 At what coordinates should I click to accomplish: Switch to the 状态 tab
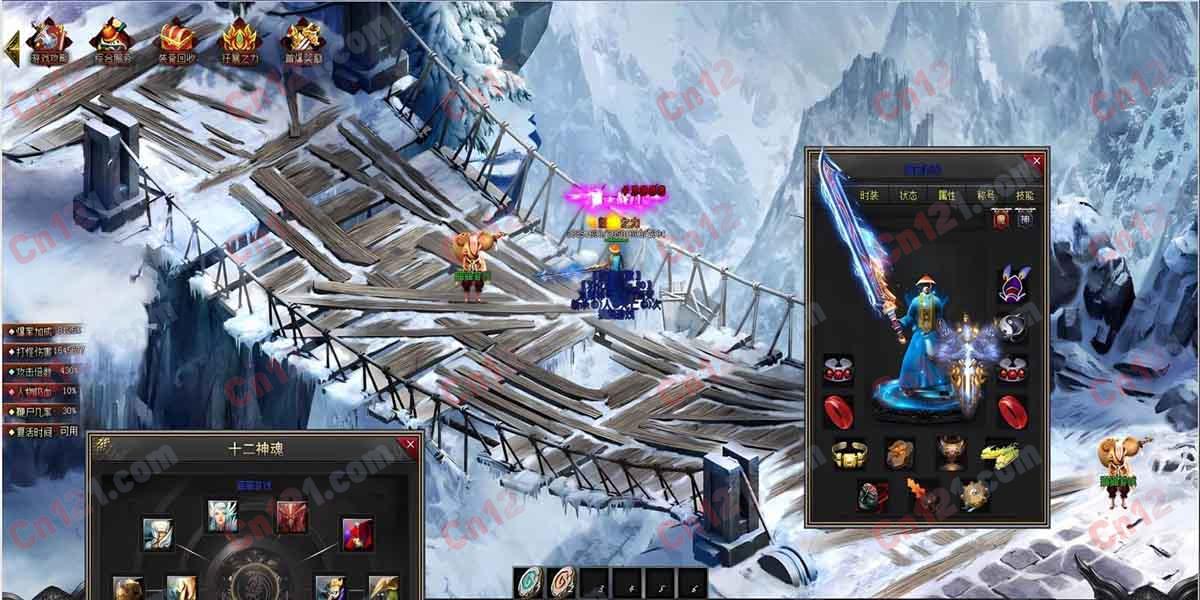908,196
